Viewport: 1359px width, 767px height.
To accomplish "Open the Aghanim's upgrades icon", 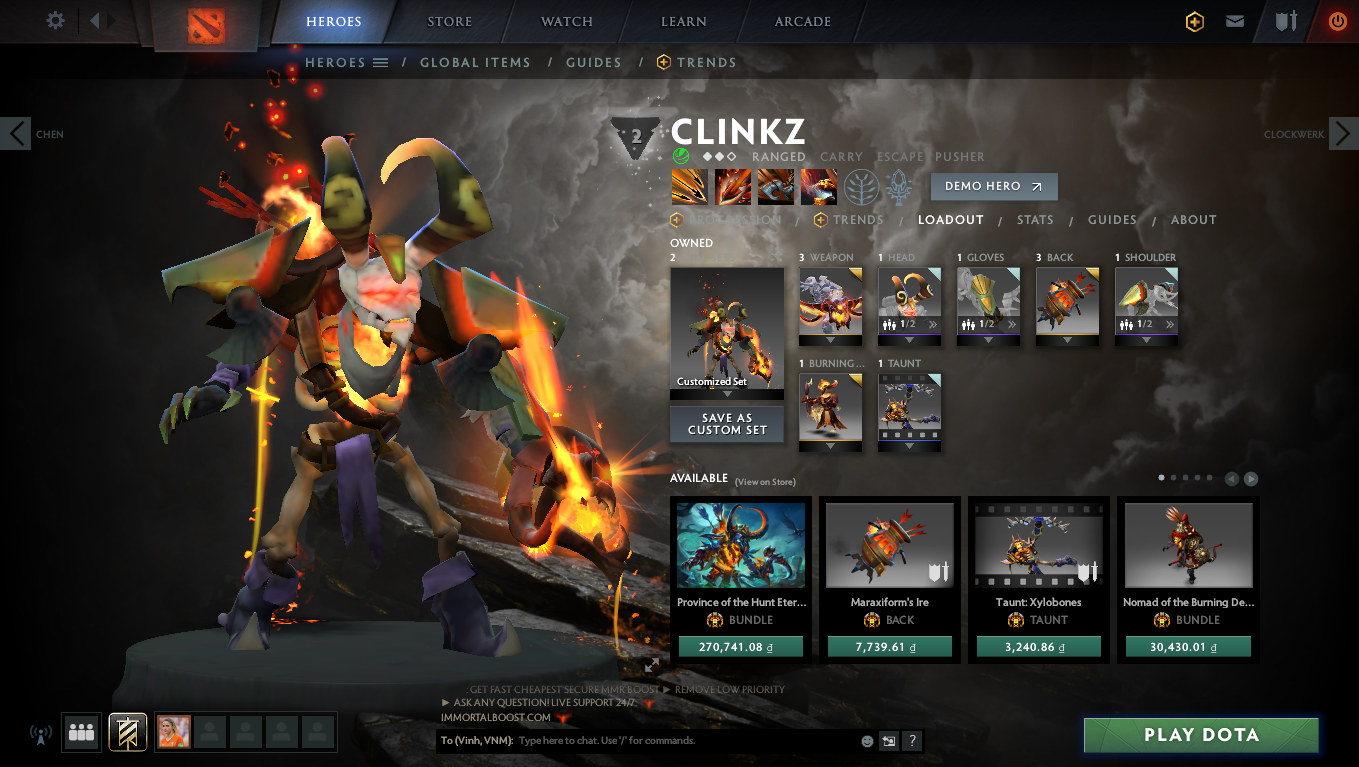I will pyautogui.click(x=898, y=186).
